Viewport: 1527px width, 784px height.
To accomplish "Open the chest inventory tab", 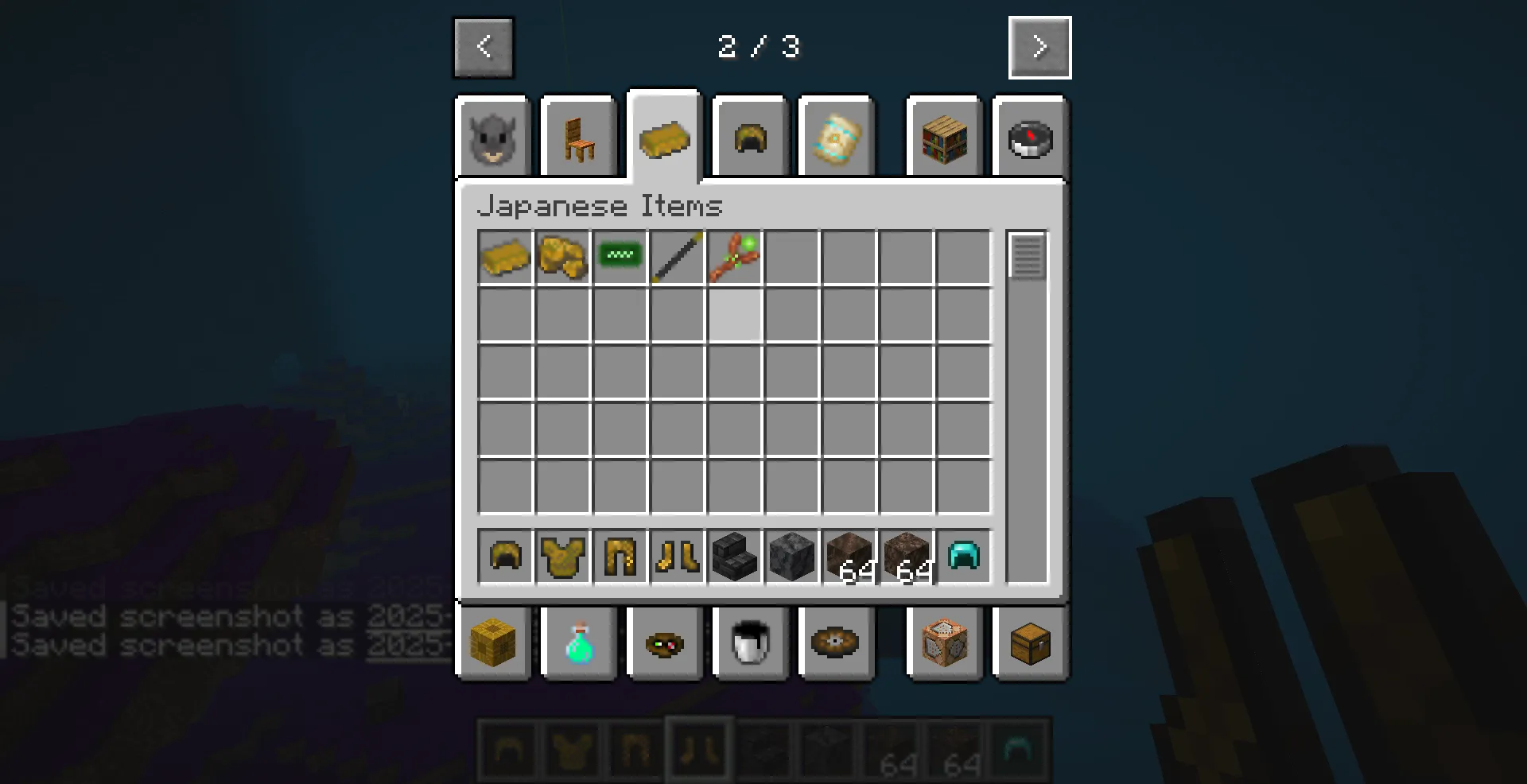I will click(1030, 644).
